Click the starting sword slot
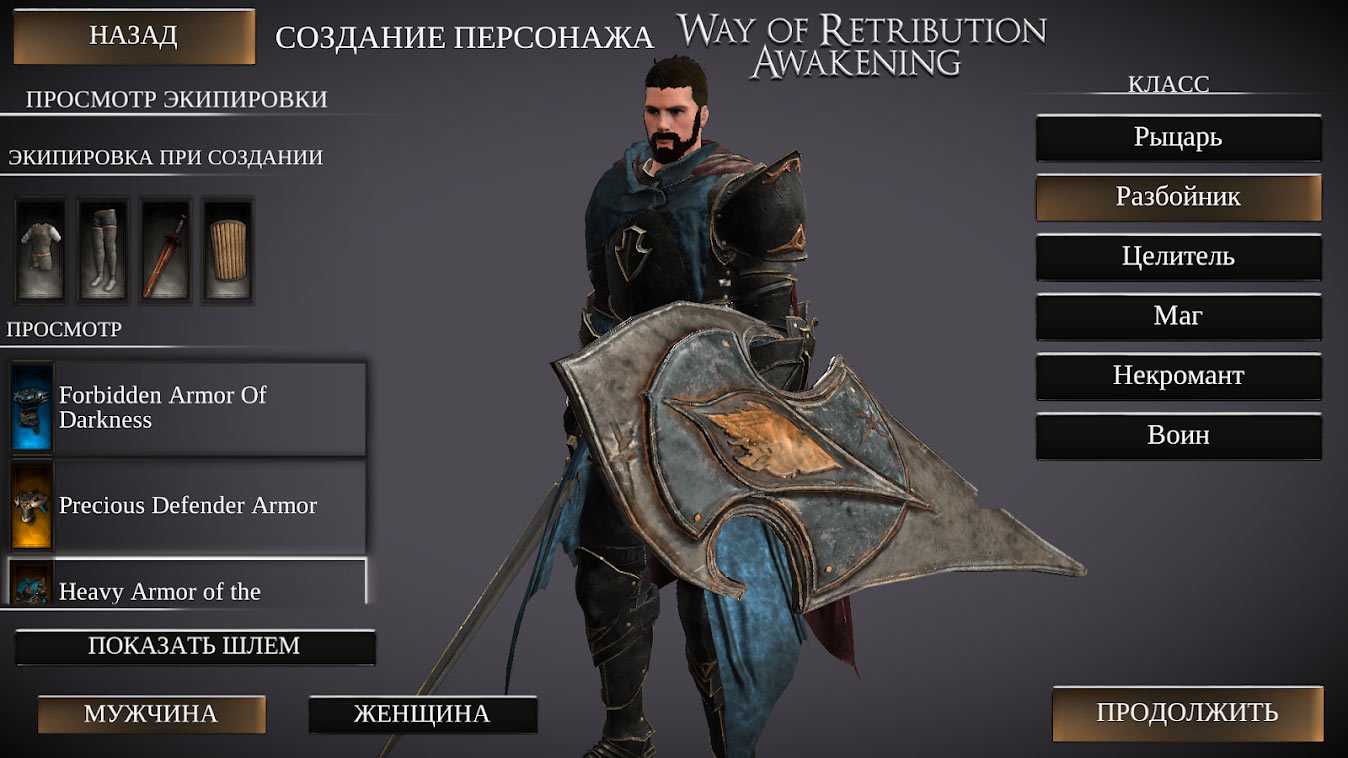The width and height of the screenshot is (1348, 758). click(165, 250)
